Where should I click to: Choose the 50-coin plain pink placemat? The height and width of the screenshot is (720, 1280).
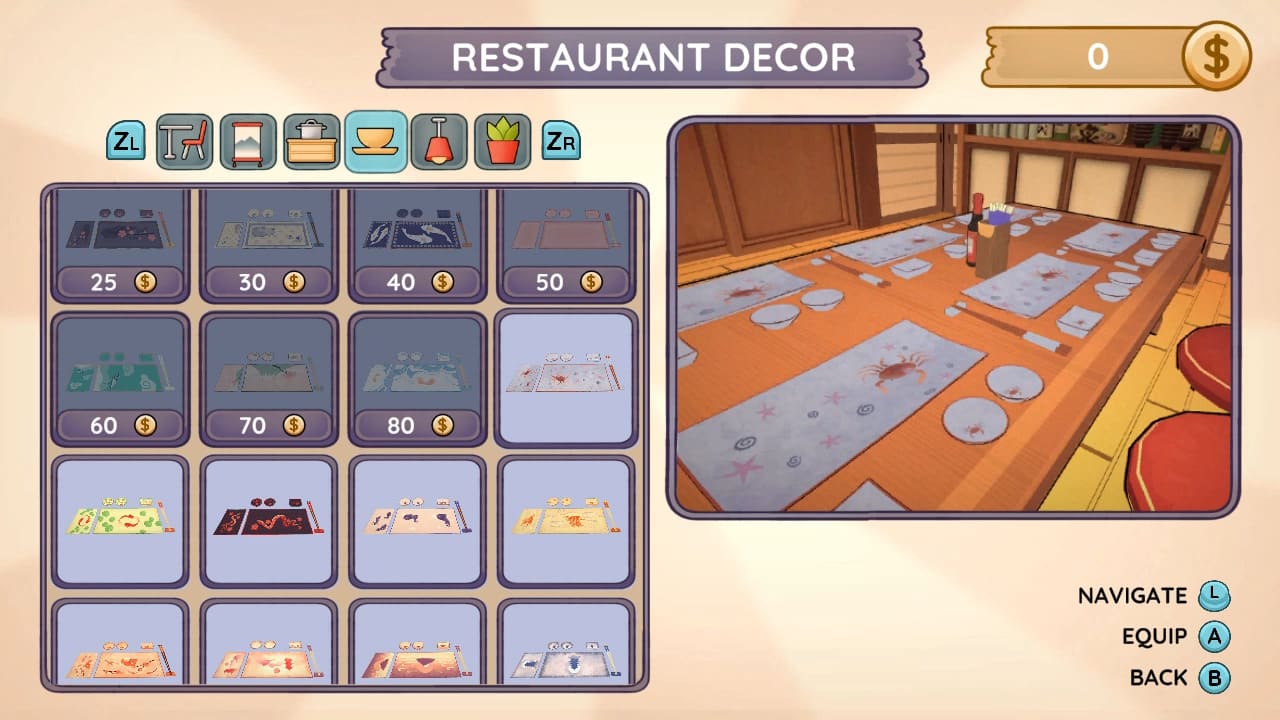pos(566,240)
